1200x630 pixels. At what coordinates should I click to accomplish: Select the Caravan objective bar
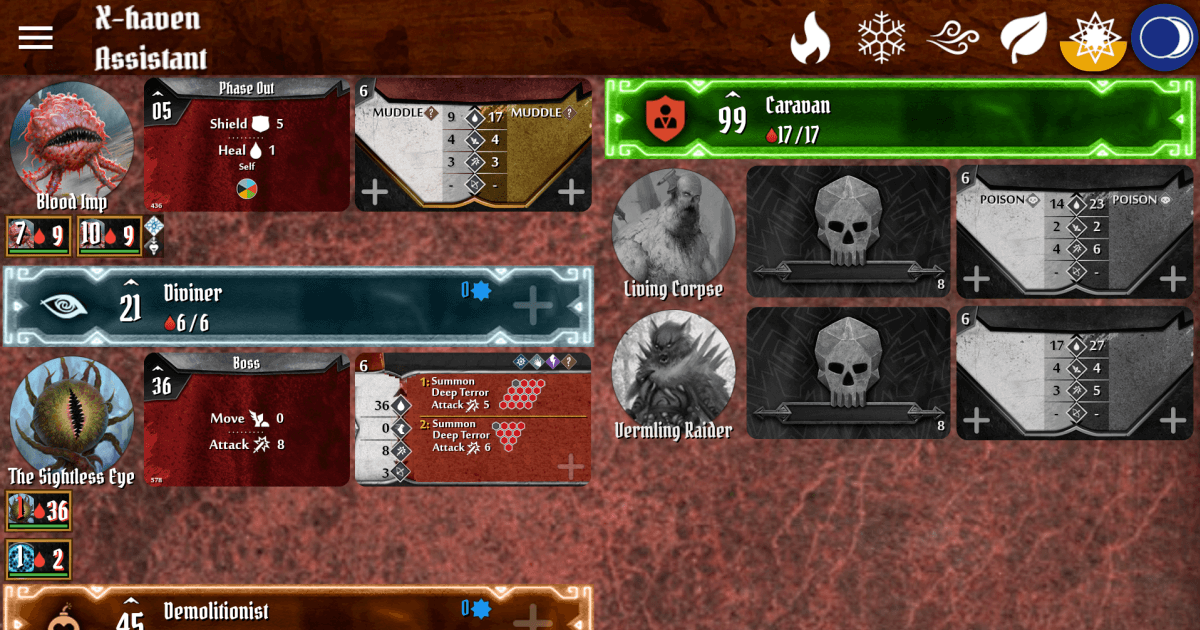click(x=900, y=119)
